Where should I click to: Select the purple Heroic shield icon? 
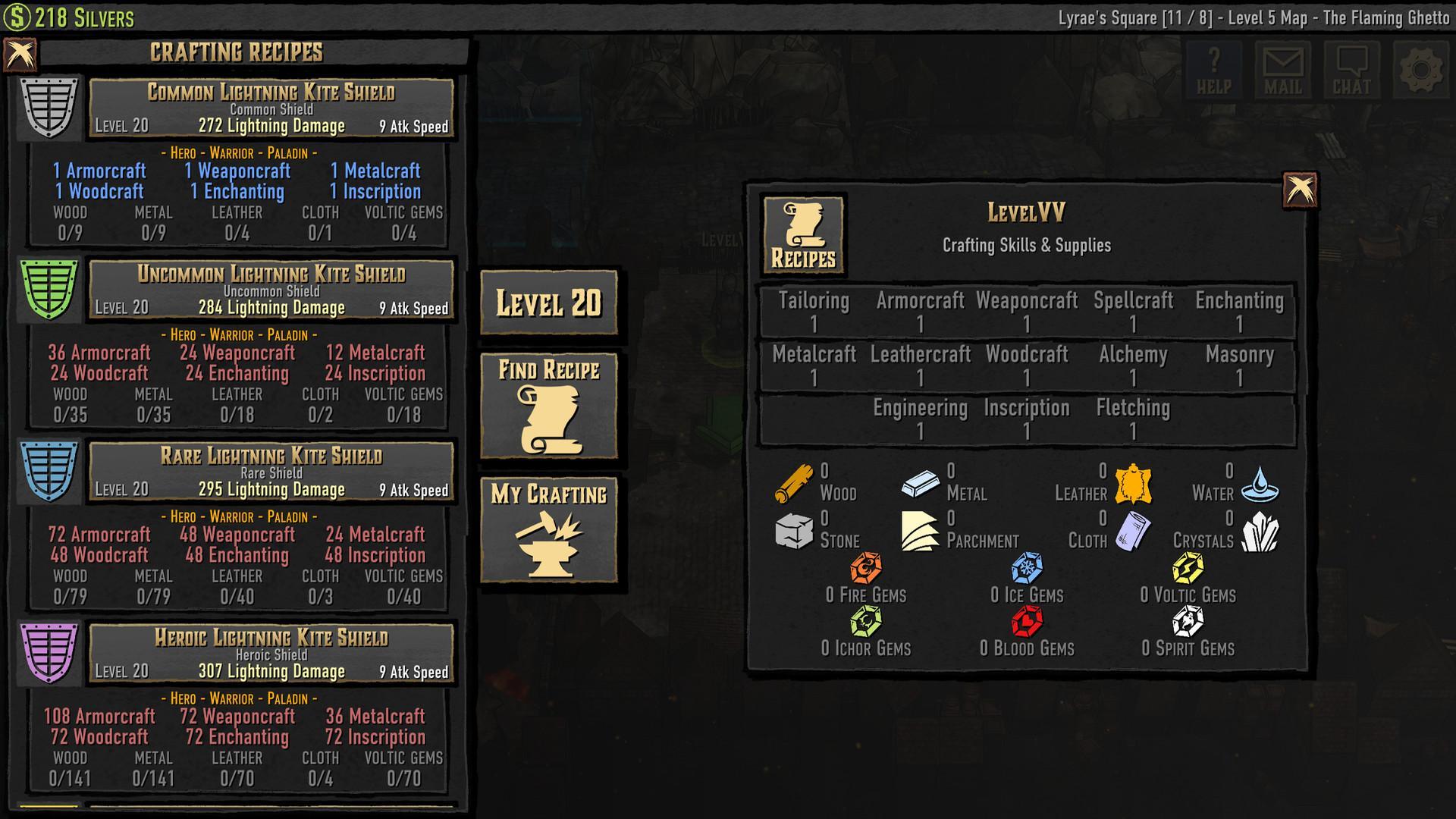point(47,654)
